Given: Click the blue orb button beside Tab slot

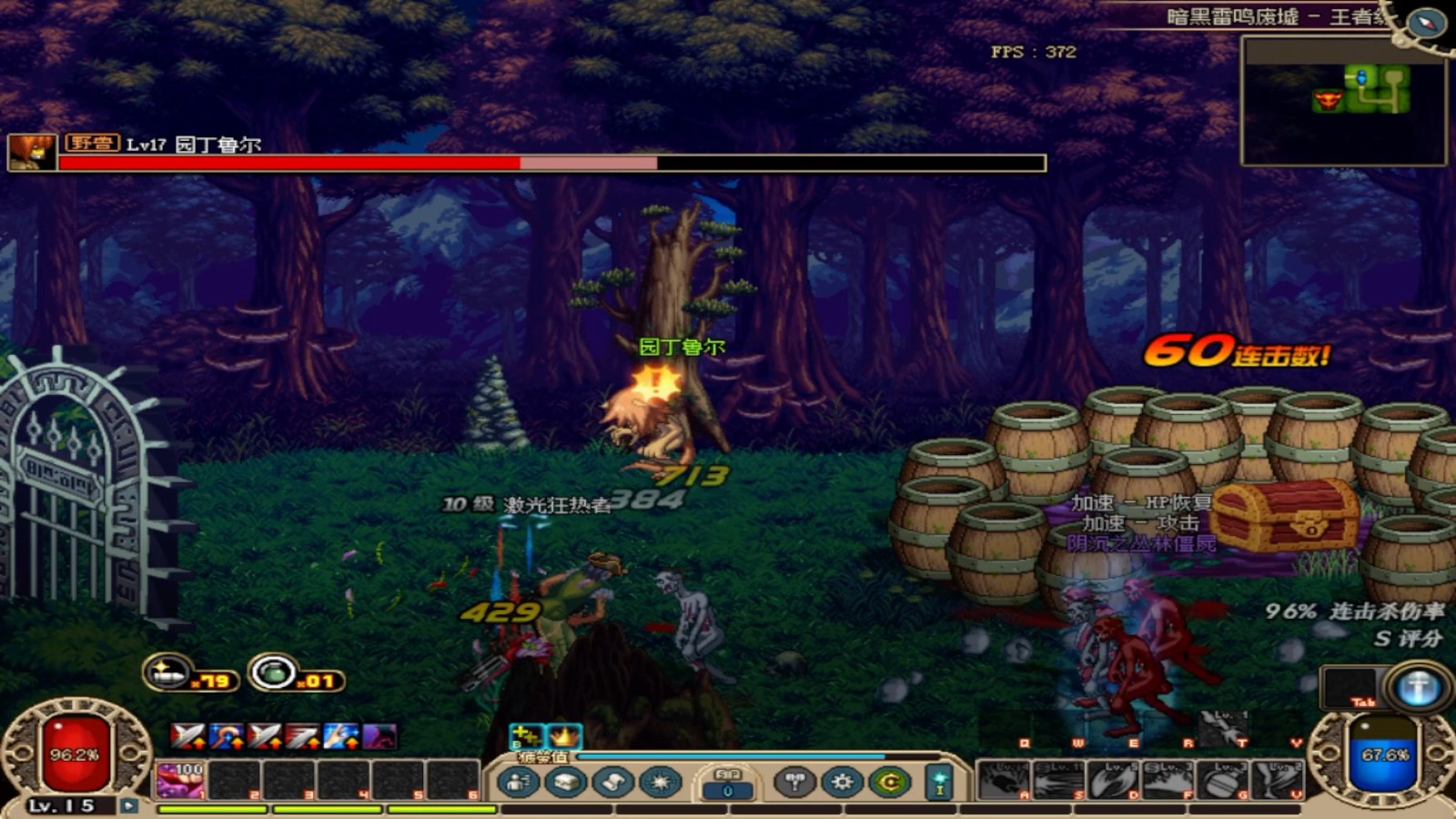Looking at the screenshot, I should 1417,687.
